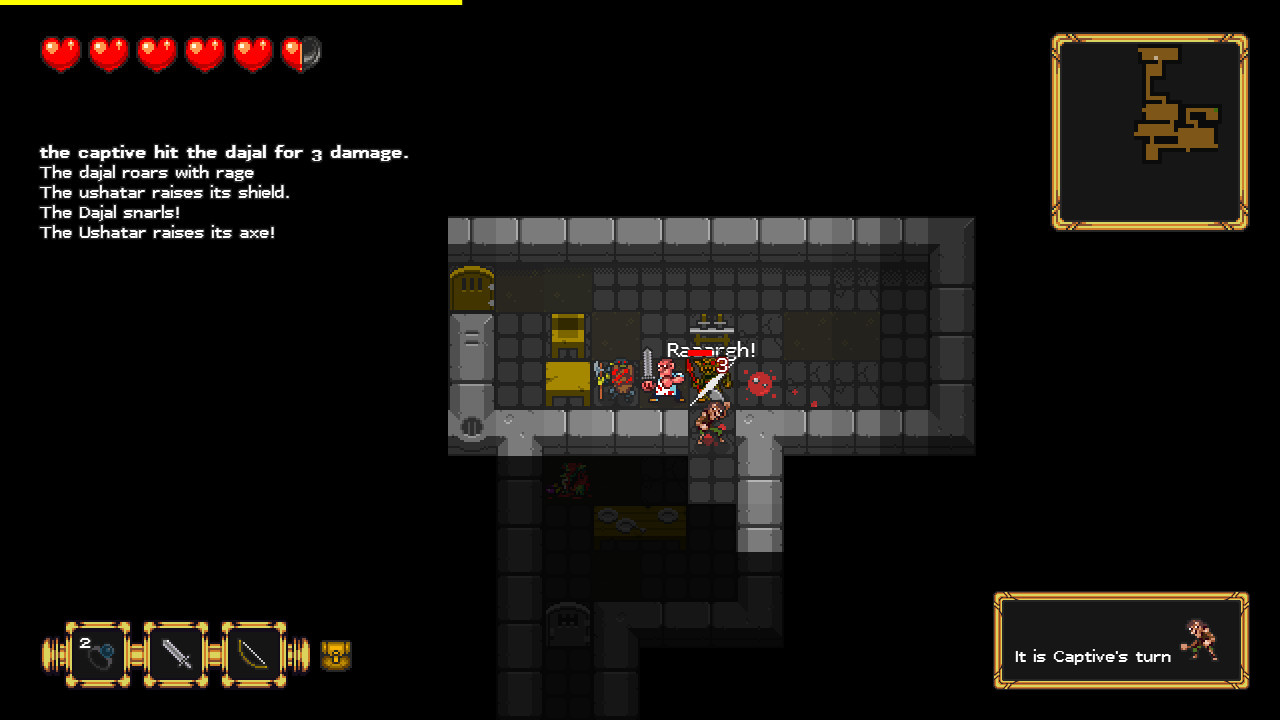Click the floor grate in the lower corridor

[x=566, y=626]
